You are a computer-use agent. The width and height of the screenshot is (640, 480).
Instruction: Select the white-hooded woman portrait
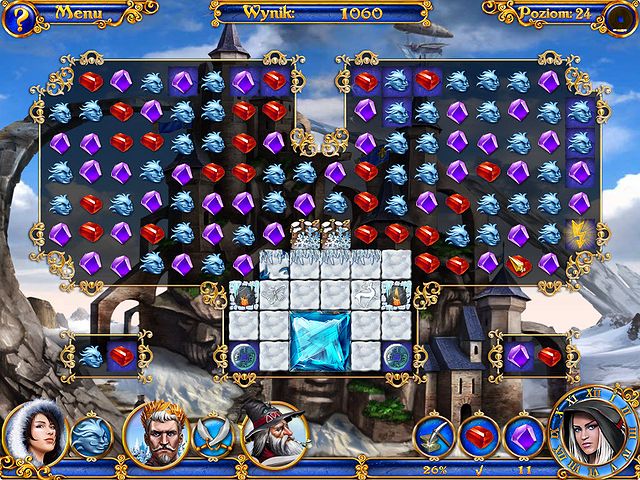[34, 433]
